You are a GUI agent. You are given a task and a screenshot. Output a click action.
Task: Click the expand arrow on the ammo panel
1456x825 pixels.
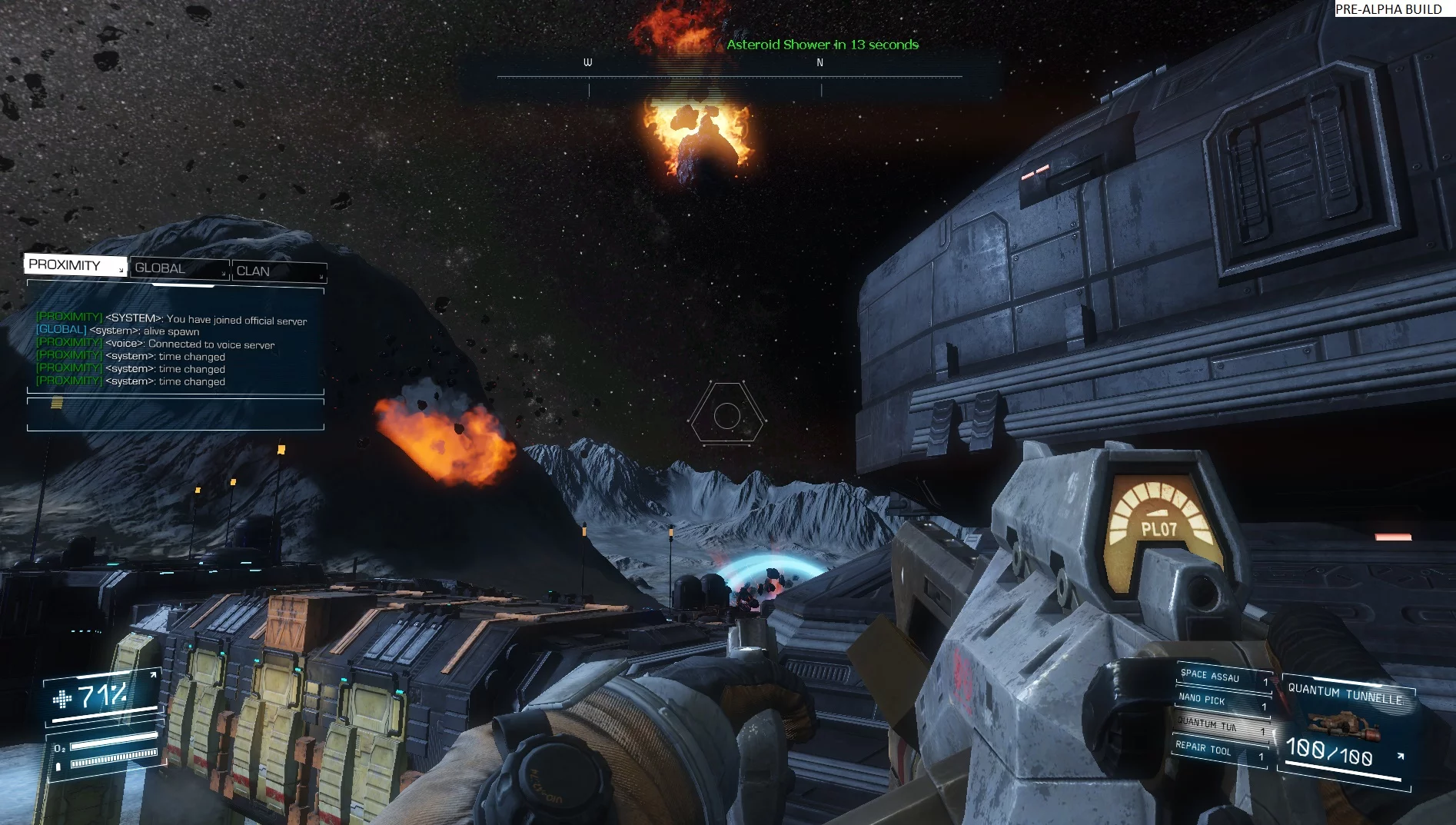coord(1401,756)
